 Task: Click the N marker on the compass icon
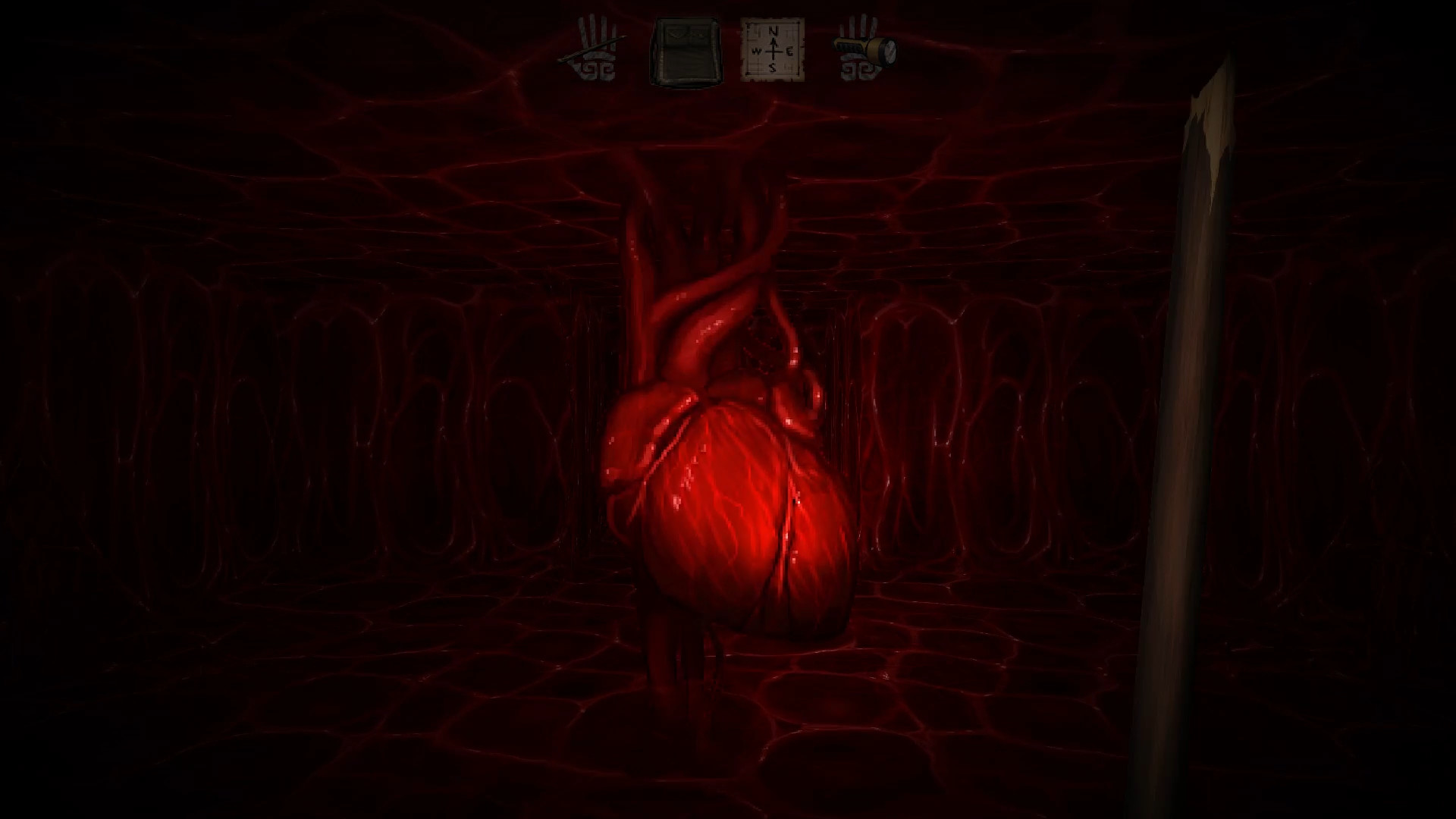(x=770, y=32)
